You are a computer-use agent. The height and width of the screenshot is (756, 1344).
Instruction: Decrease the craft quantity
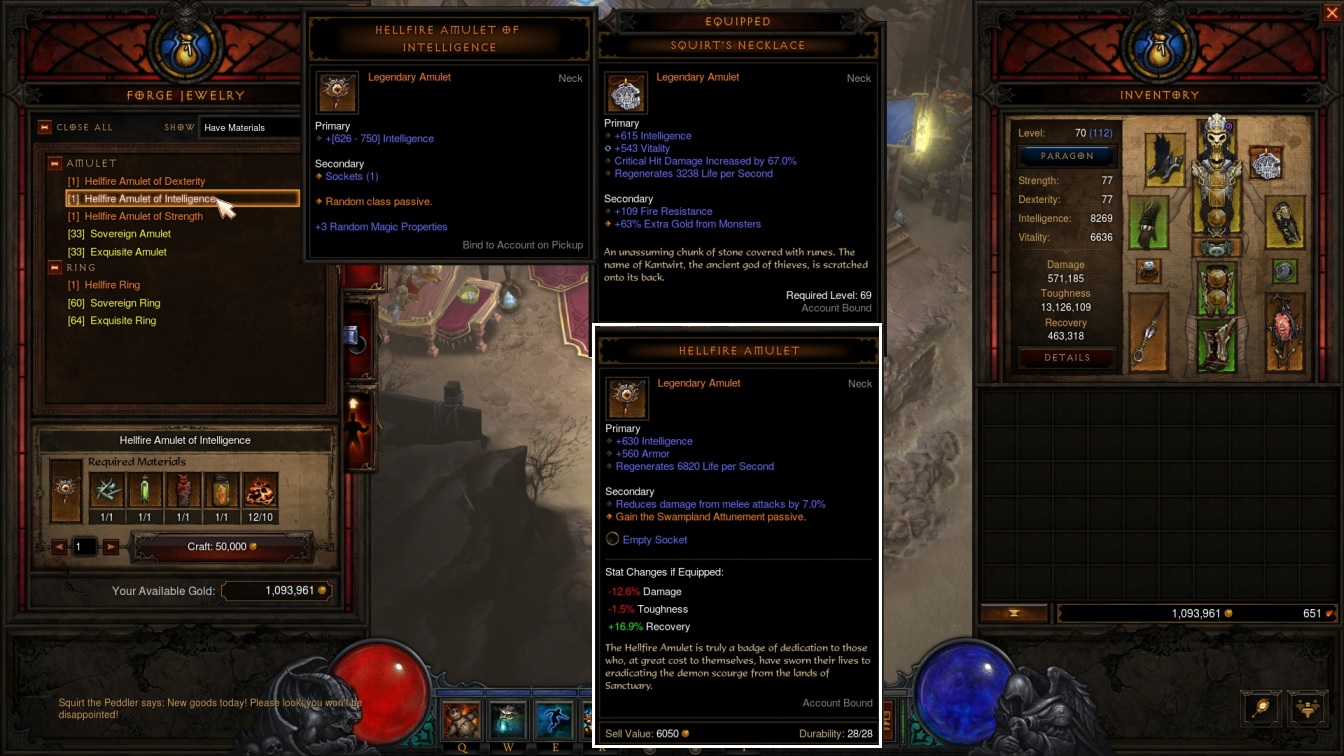(x=59, y=547)
